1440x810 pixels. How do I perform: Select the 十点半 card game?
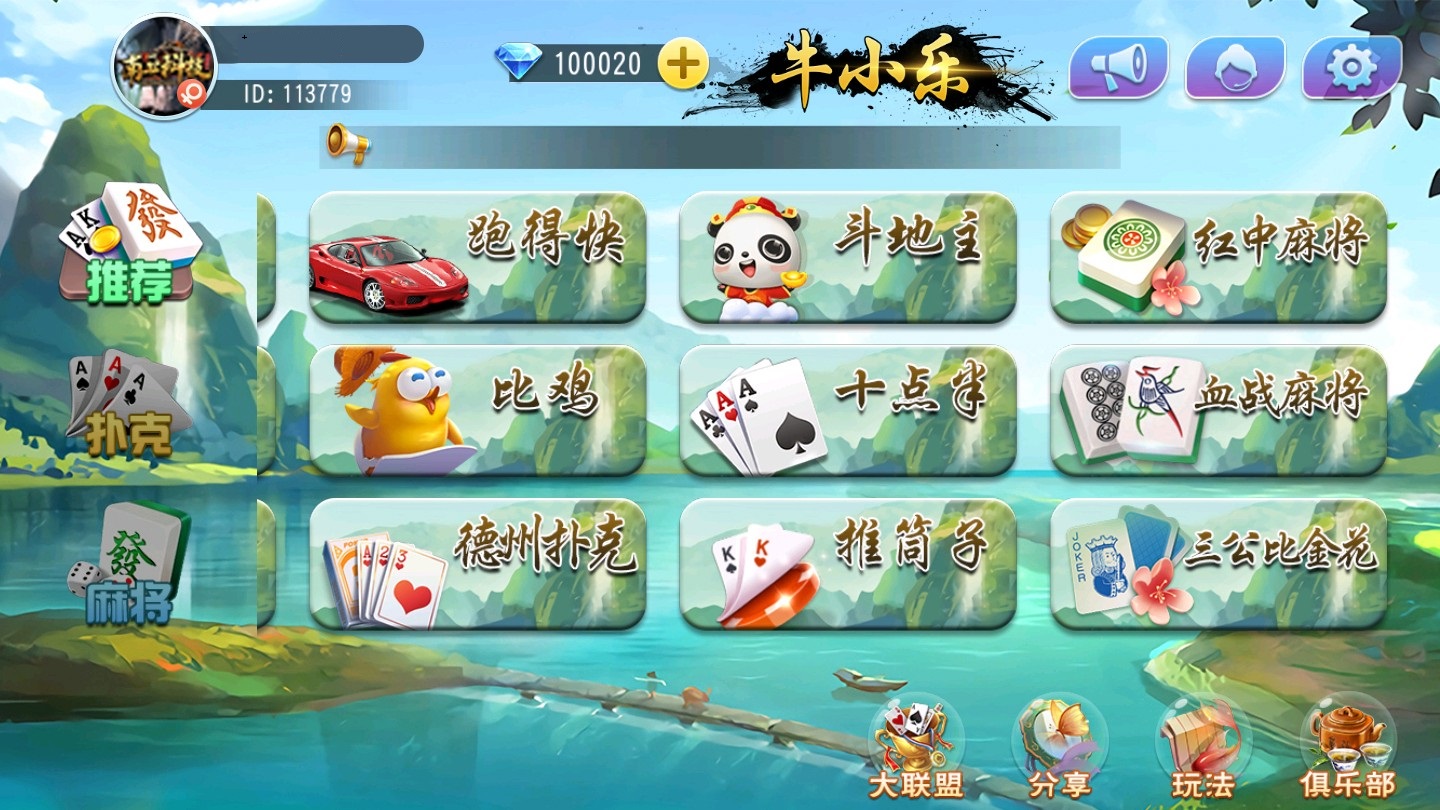[x=848, y=410]
